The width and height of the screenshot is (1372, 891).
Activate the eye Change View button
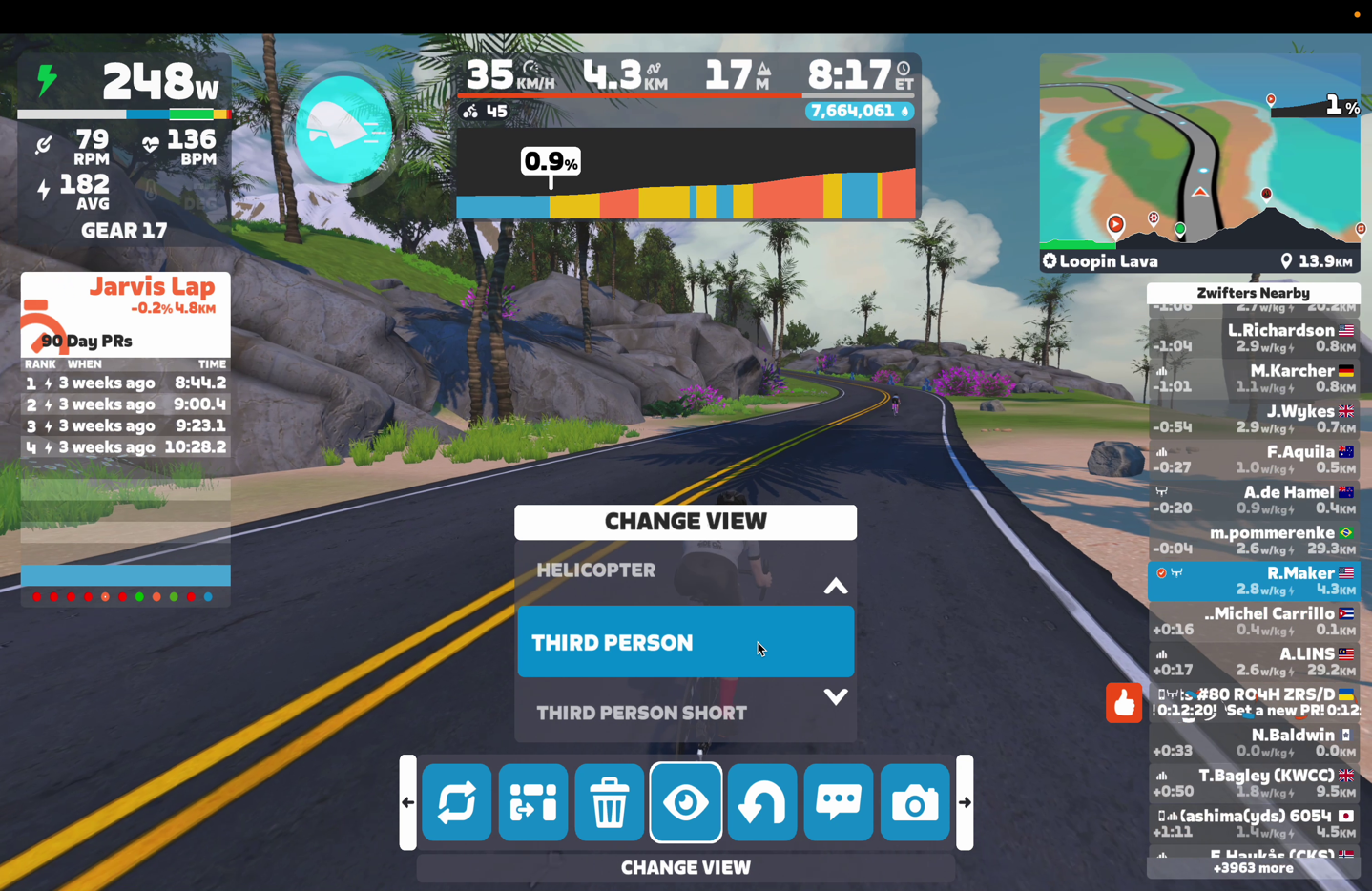tap(686, 803)
